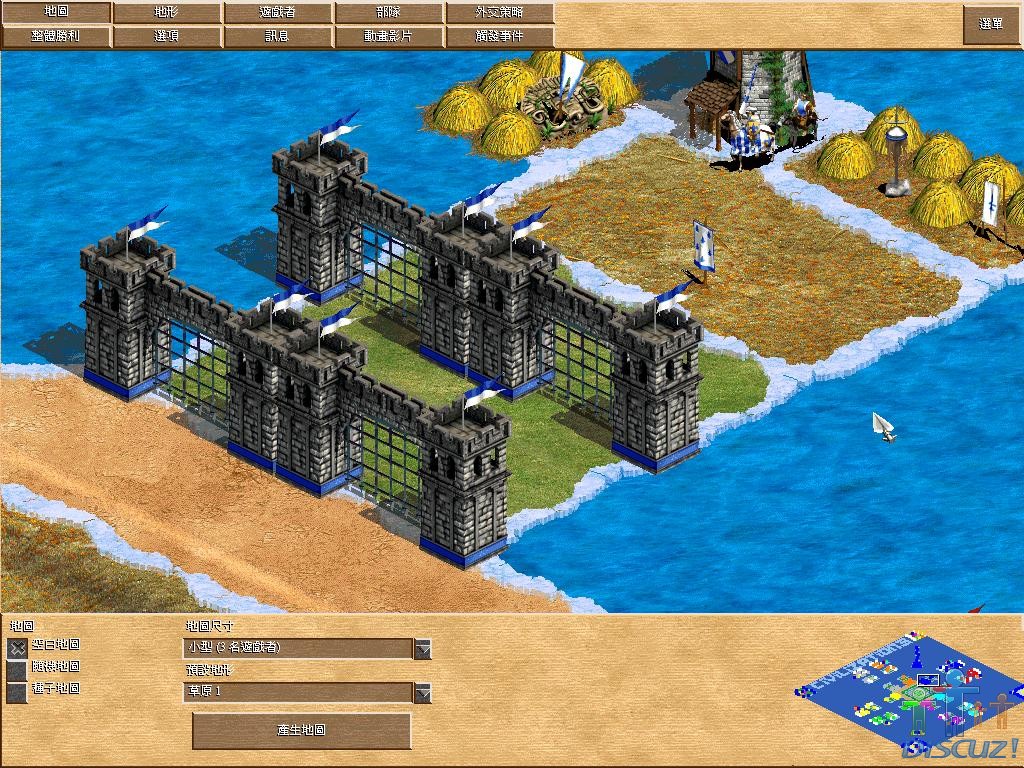Expand the 地圖尺寸 map size dropdown

pos(423,649)
